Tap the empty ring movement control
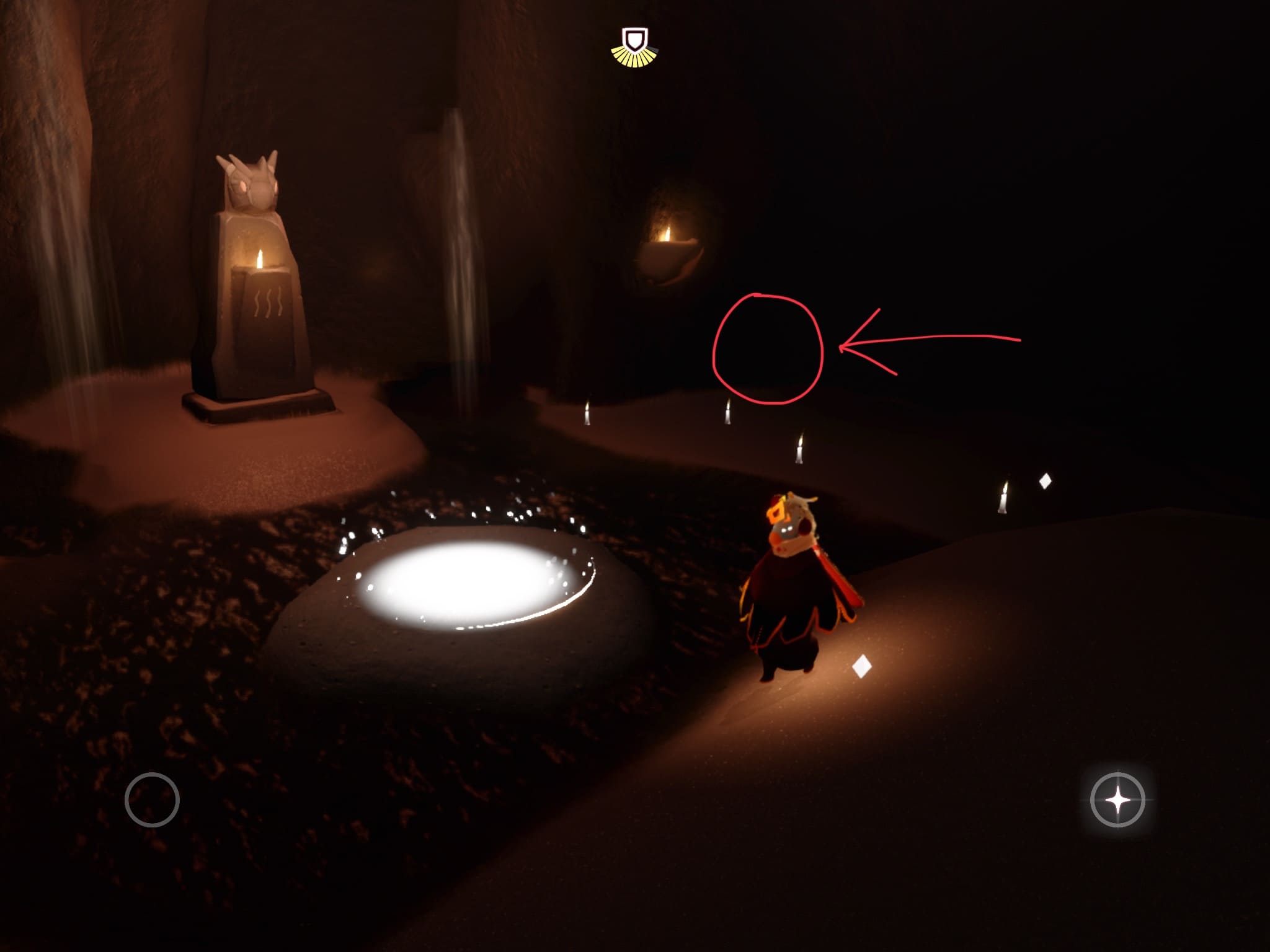This screenshot has height=952, width=1270. click(x=152, y=800)
